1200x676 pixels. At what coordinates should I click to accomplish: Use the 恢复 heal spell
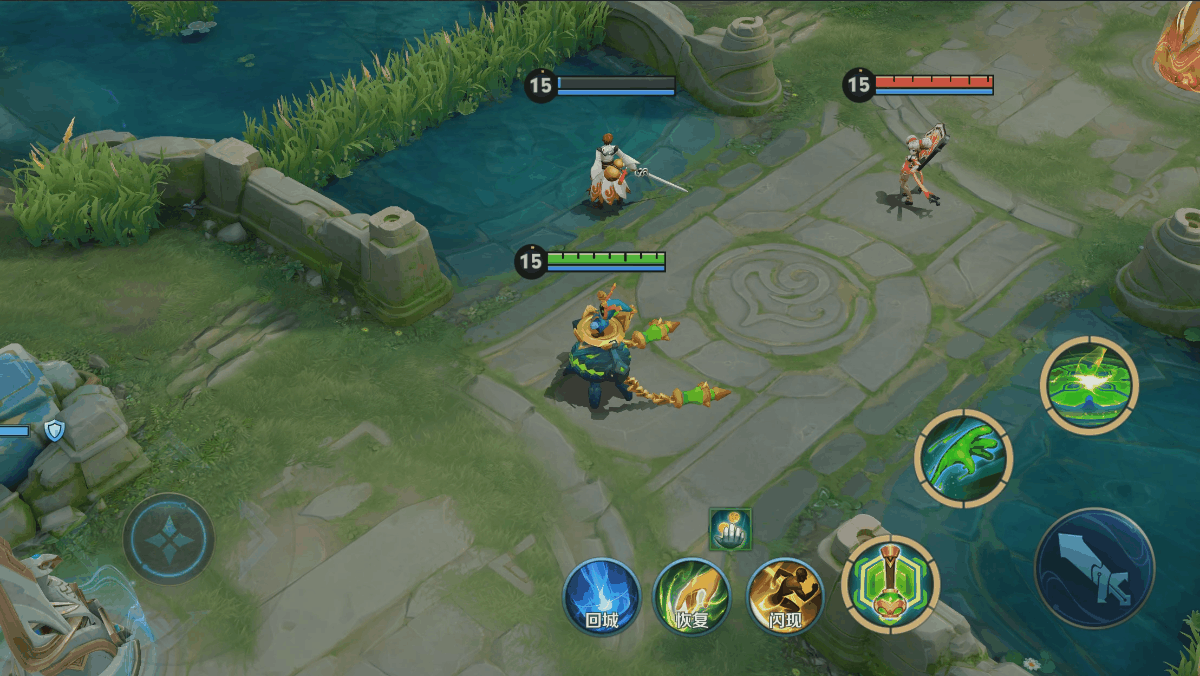691,596
